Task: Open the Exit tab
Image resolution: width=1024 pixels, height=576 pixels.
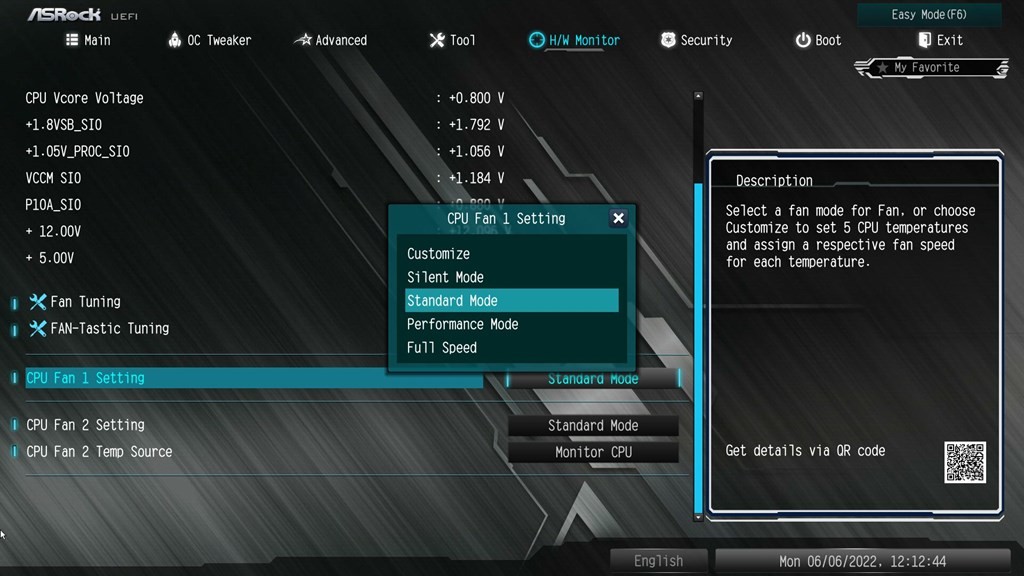Action: (x=940, y=40)
